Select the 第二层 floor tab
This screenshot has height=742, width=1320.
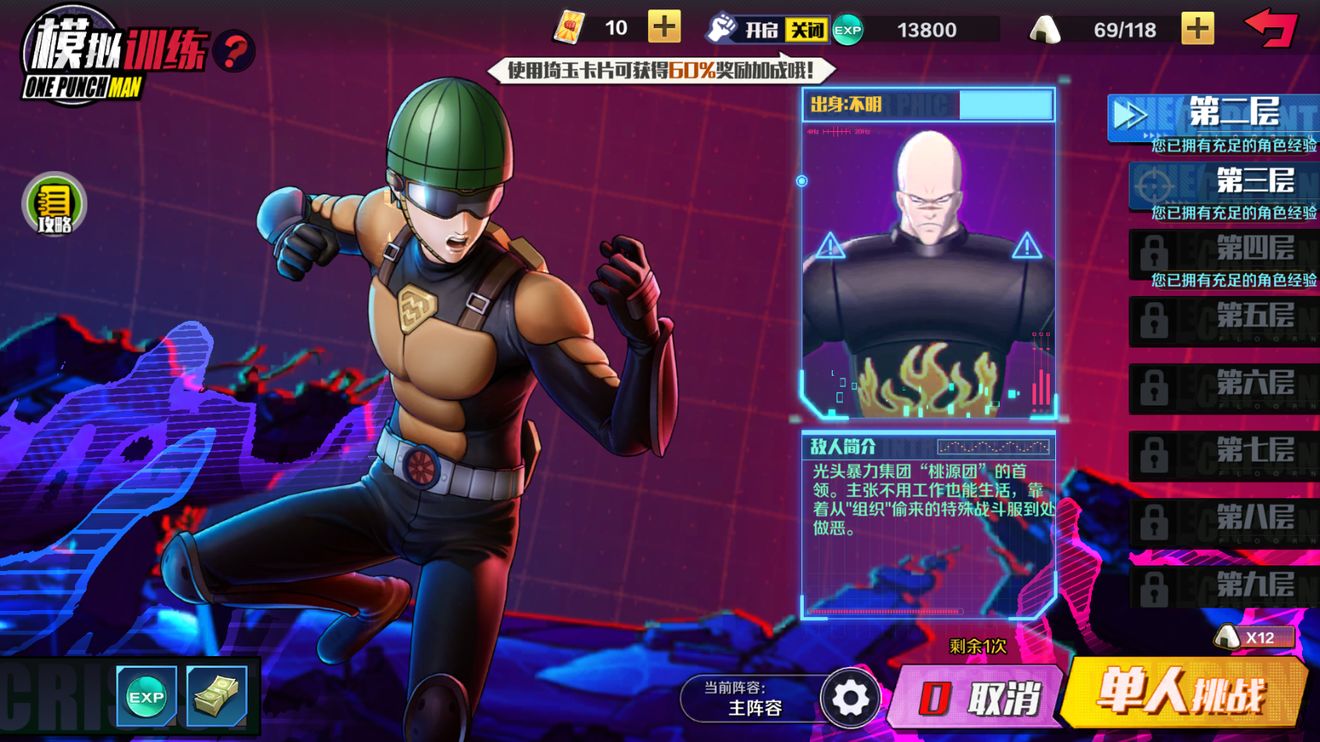[1214, 115]
